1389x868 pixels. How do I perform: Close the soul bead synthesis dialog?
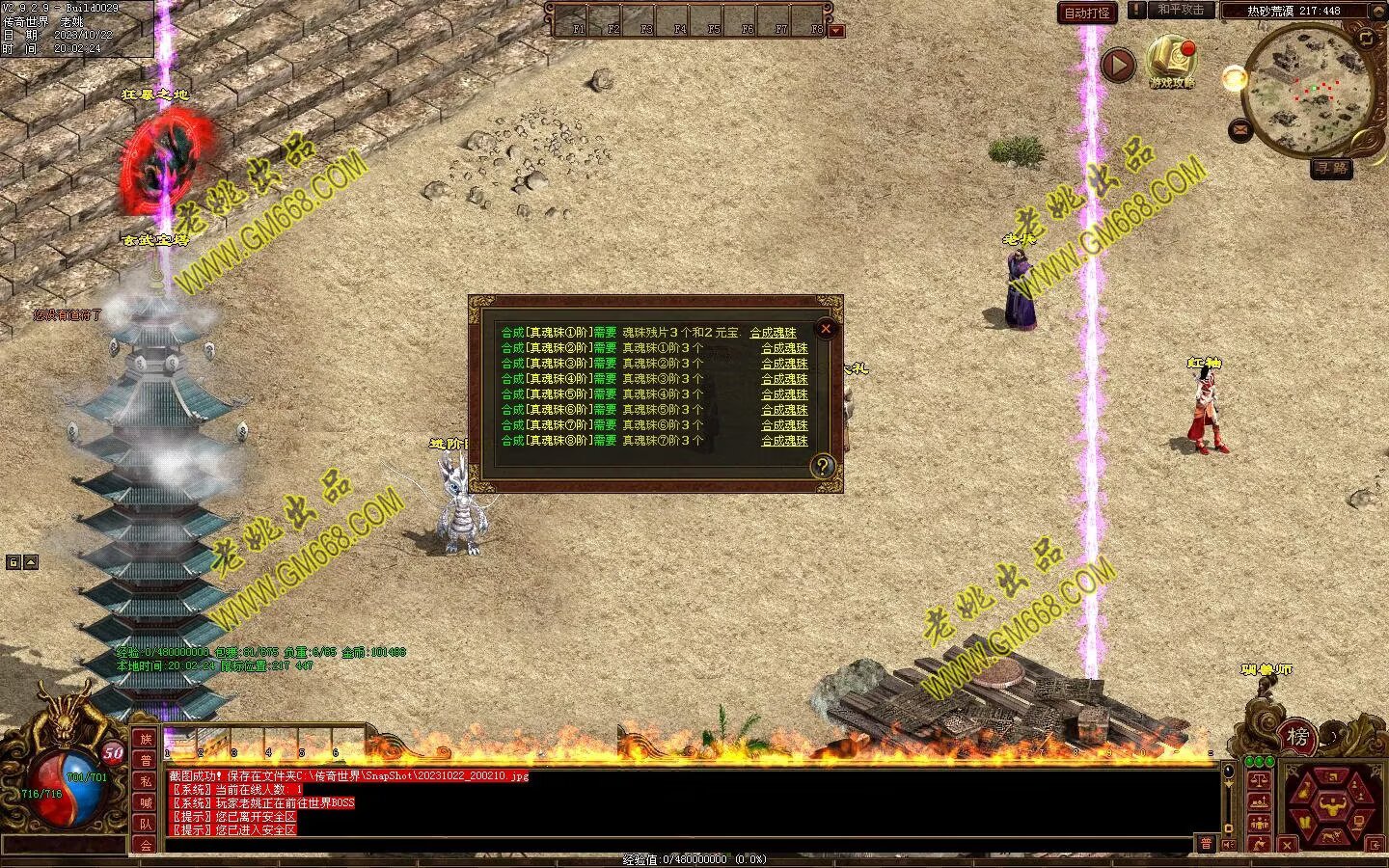click(826, 329)
